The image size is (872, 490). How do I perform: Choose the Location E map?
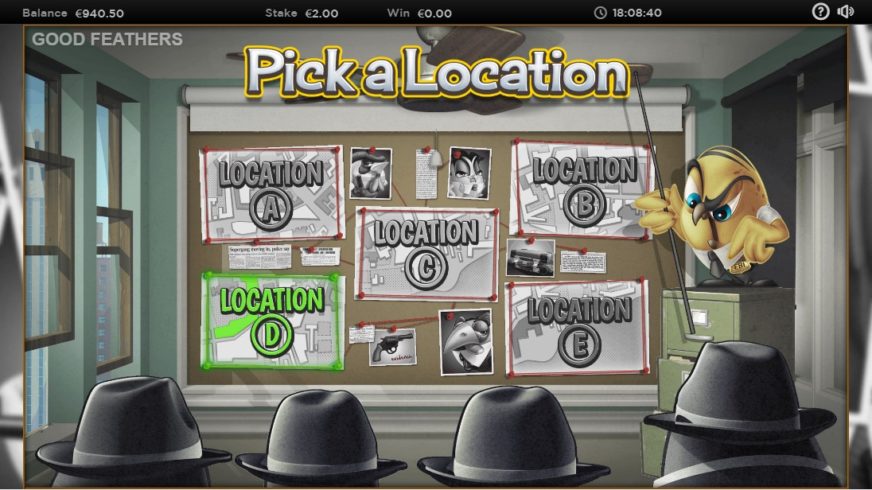pos(578,327)
